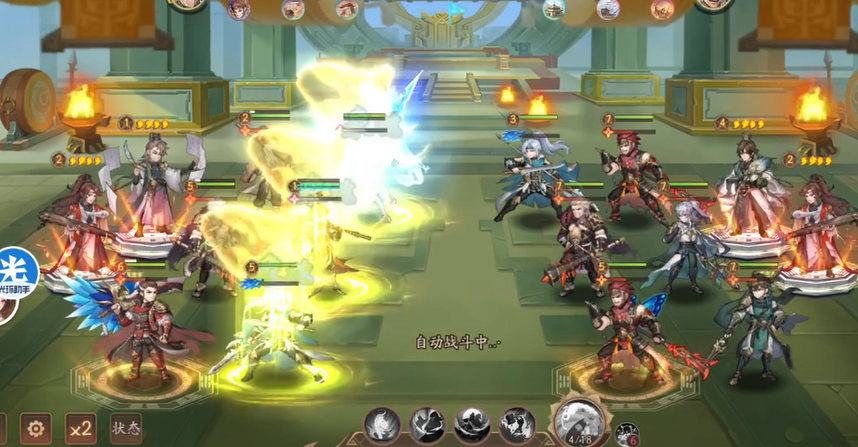Toggle the x2 battle speed
858x447 pixels.
(x=81, y=429)
